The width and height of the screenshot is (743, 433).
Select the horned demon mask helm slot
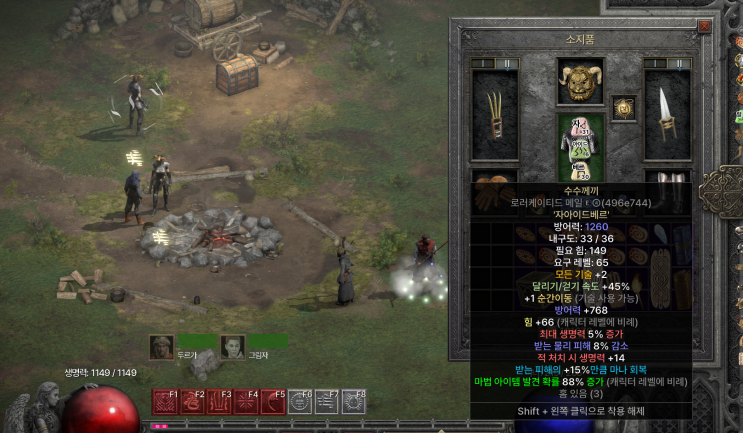[x=580, y=82]
